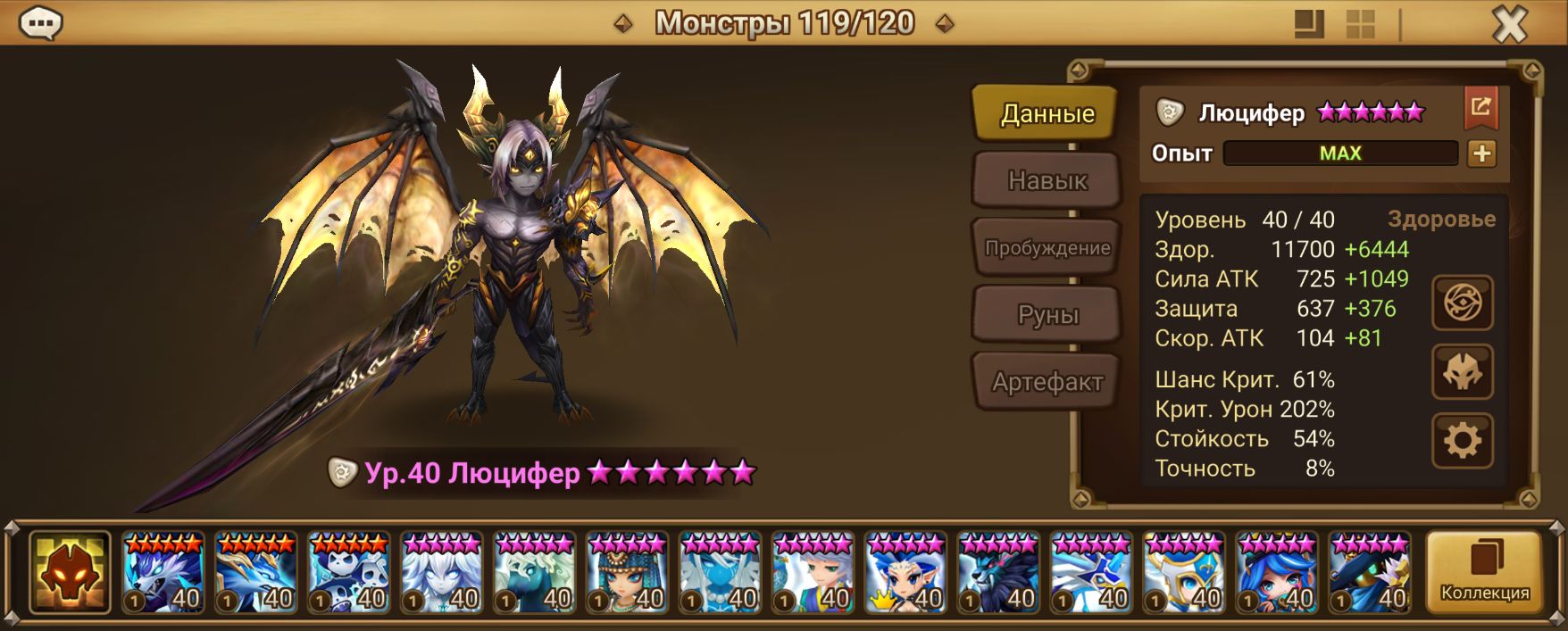Switch to the grid view layout icon
Screen dimensions: 1568x631
tap(1360, 24)
